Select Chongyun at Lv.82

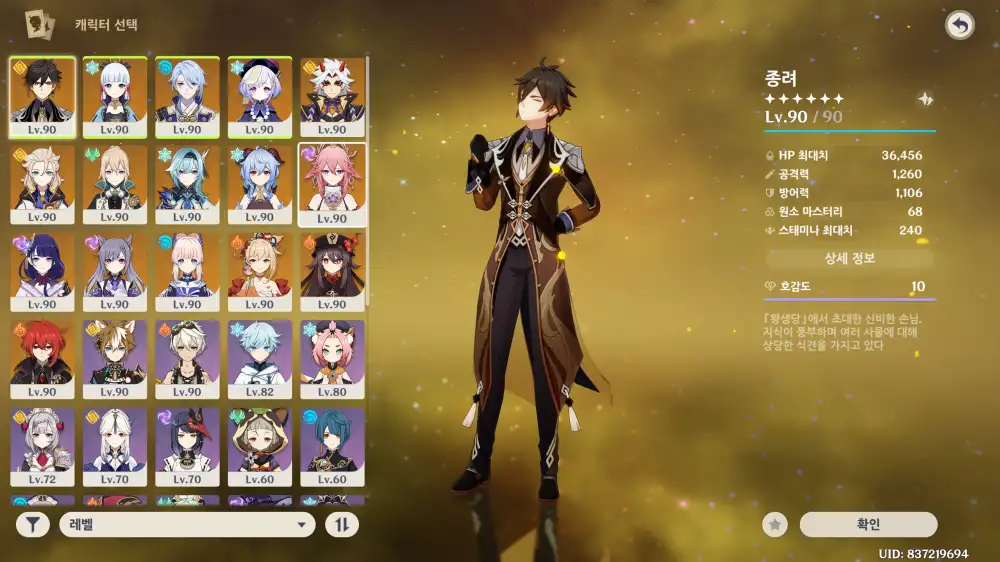click(260, 359)
